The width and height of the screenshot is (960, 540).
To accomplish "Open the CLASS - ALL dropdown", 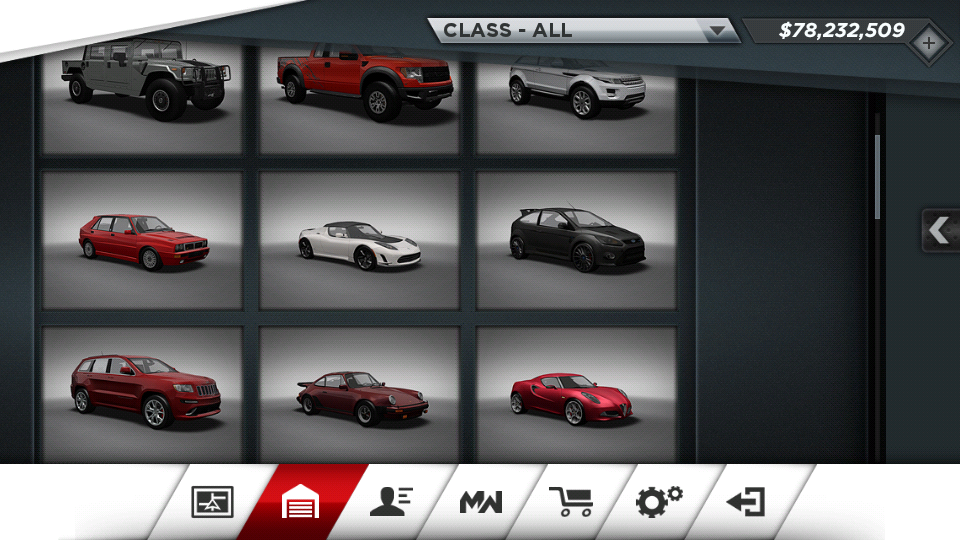I will click(586, 30).
